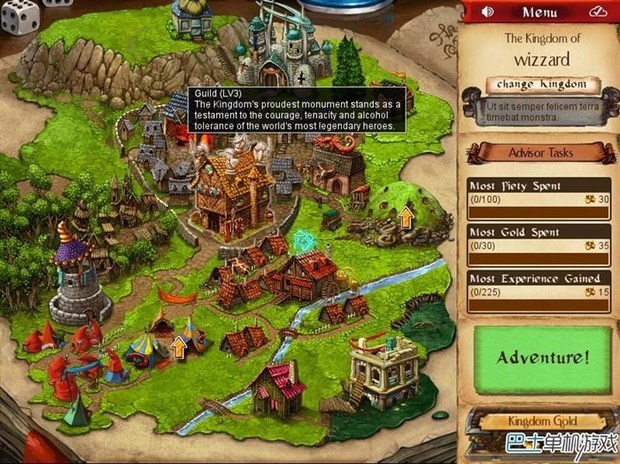Select the Guild building under the tooltip

[x=233, y=190]
